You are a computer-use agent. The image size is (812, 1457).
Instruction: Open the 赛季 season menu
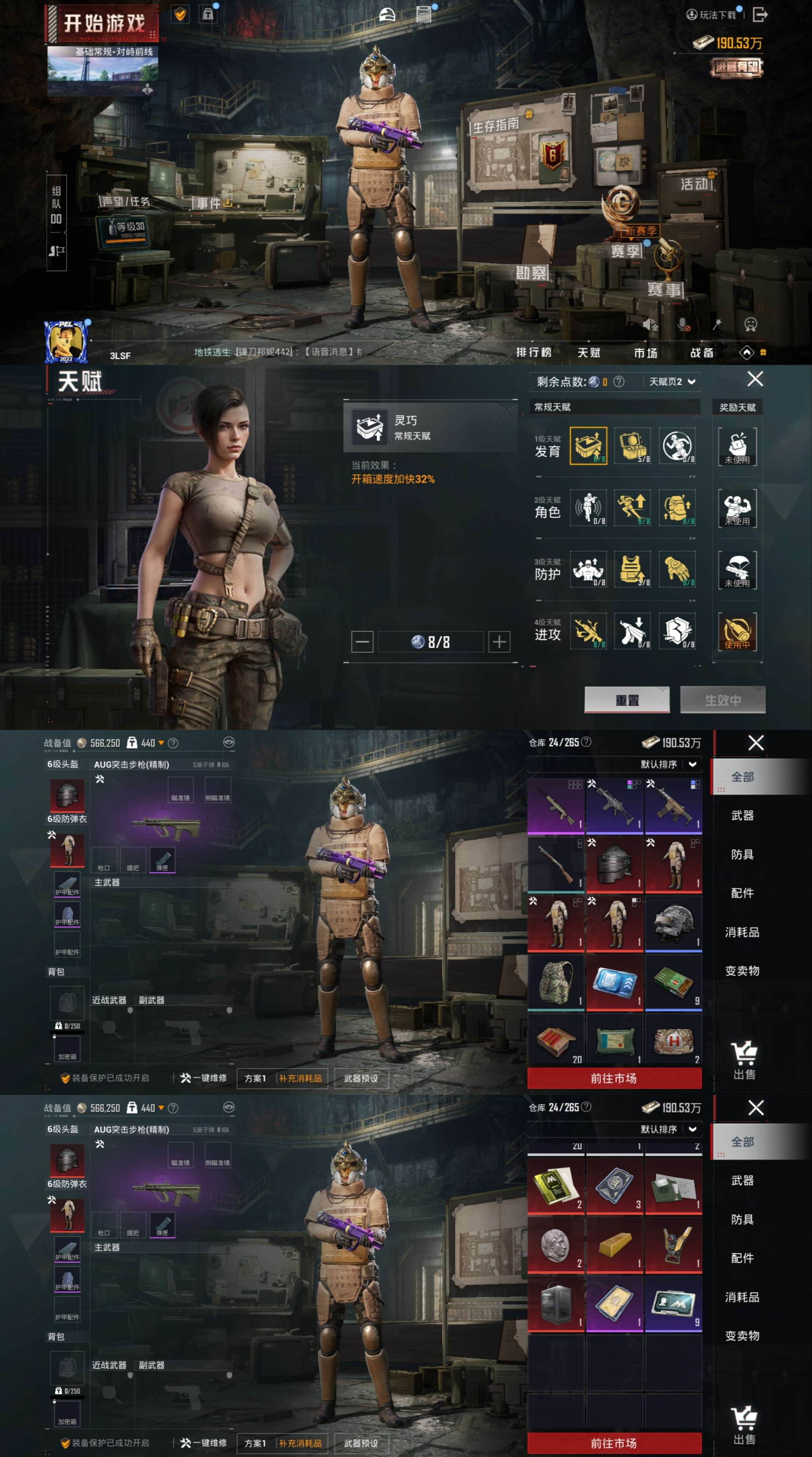pyautogui.click(x=625, y=251)
